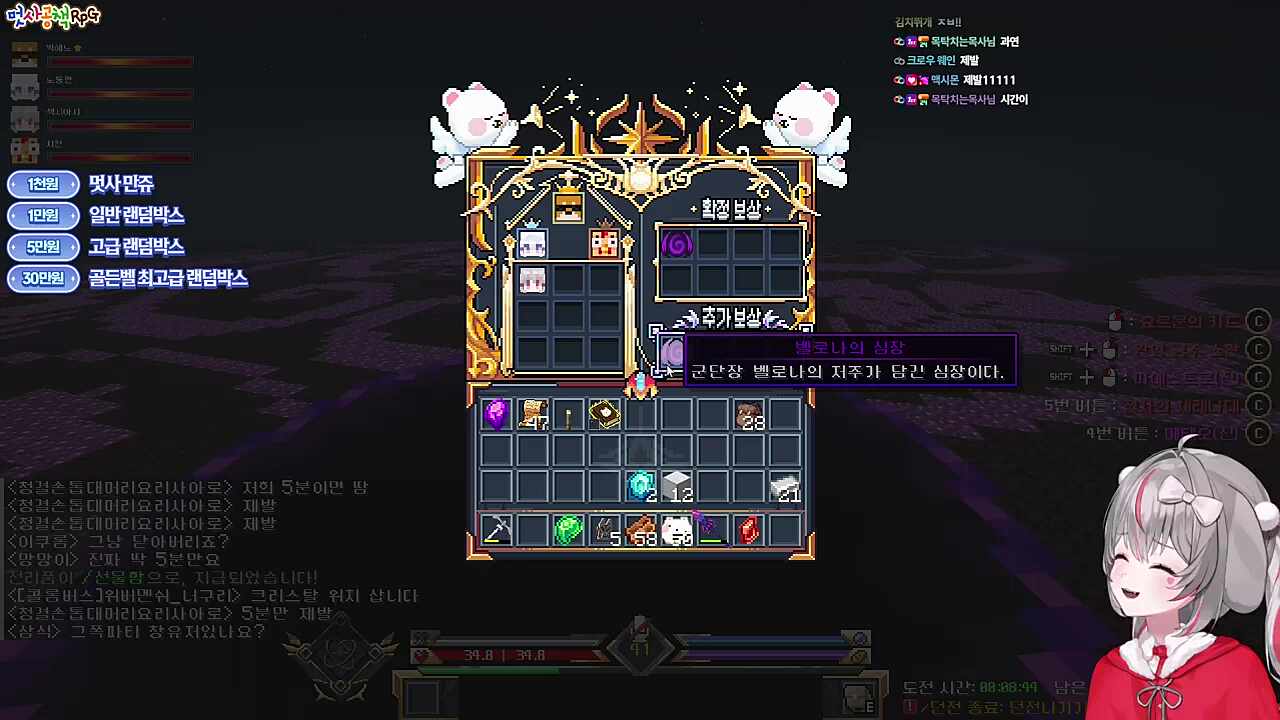
Task: Select the pickaxe in the hotbar
Action: click(497, 530)
